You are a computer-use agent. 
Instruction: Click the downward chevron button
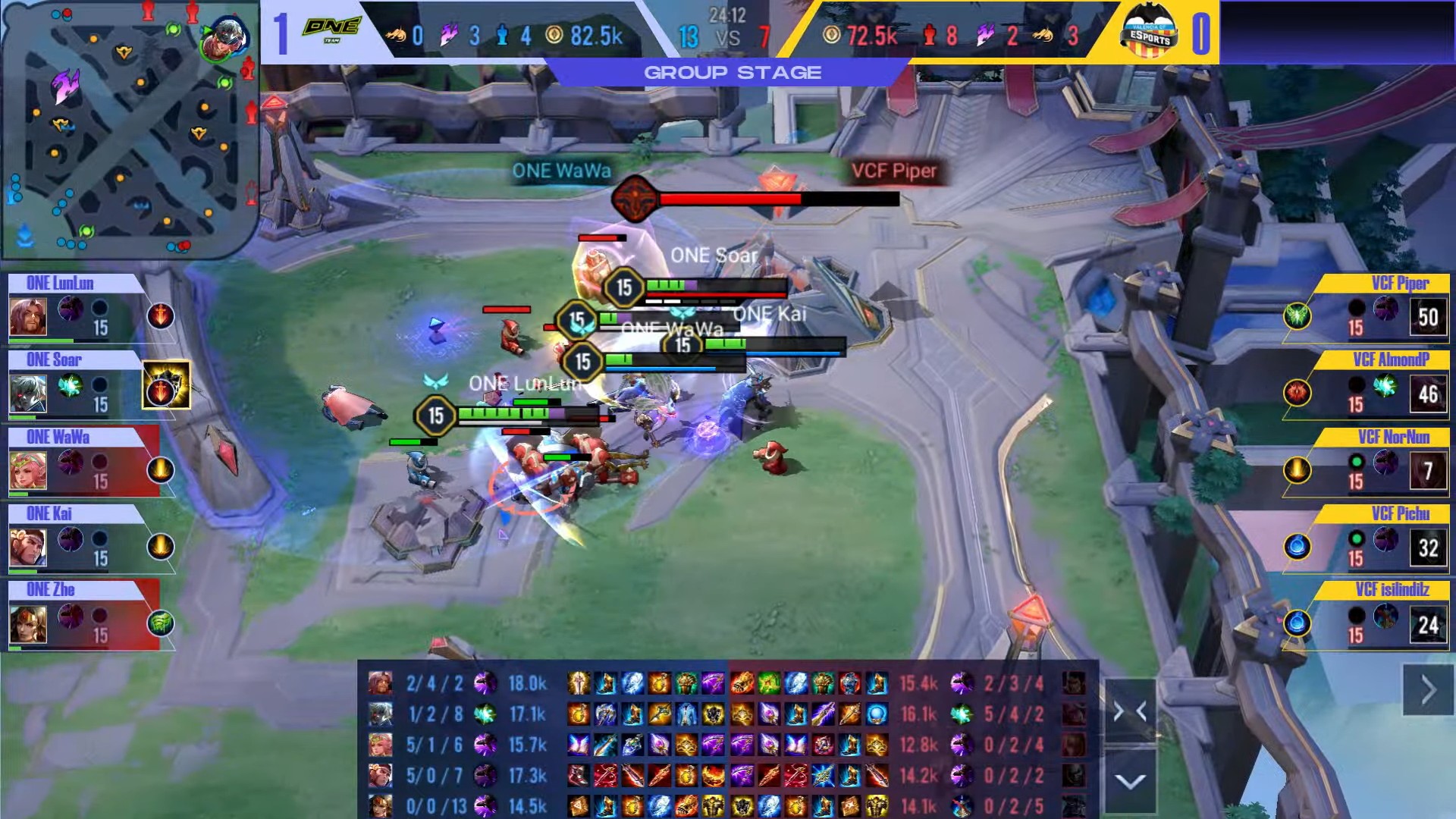[1130, 781]
